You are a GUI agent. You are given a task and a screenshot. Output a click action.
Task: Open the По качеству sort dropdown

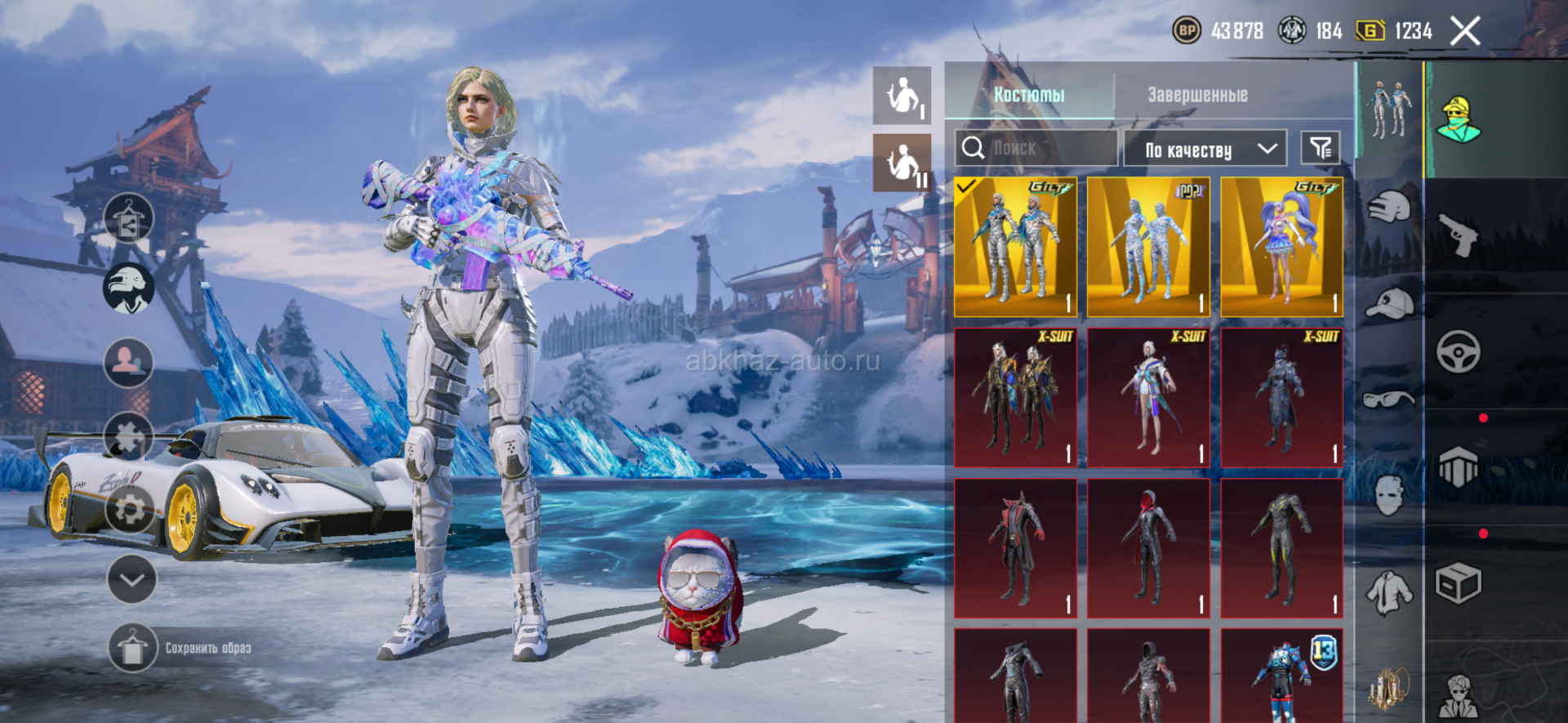click(x=1205, y=149)
